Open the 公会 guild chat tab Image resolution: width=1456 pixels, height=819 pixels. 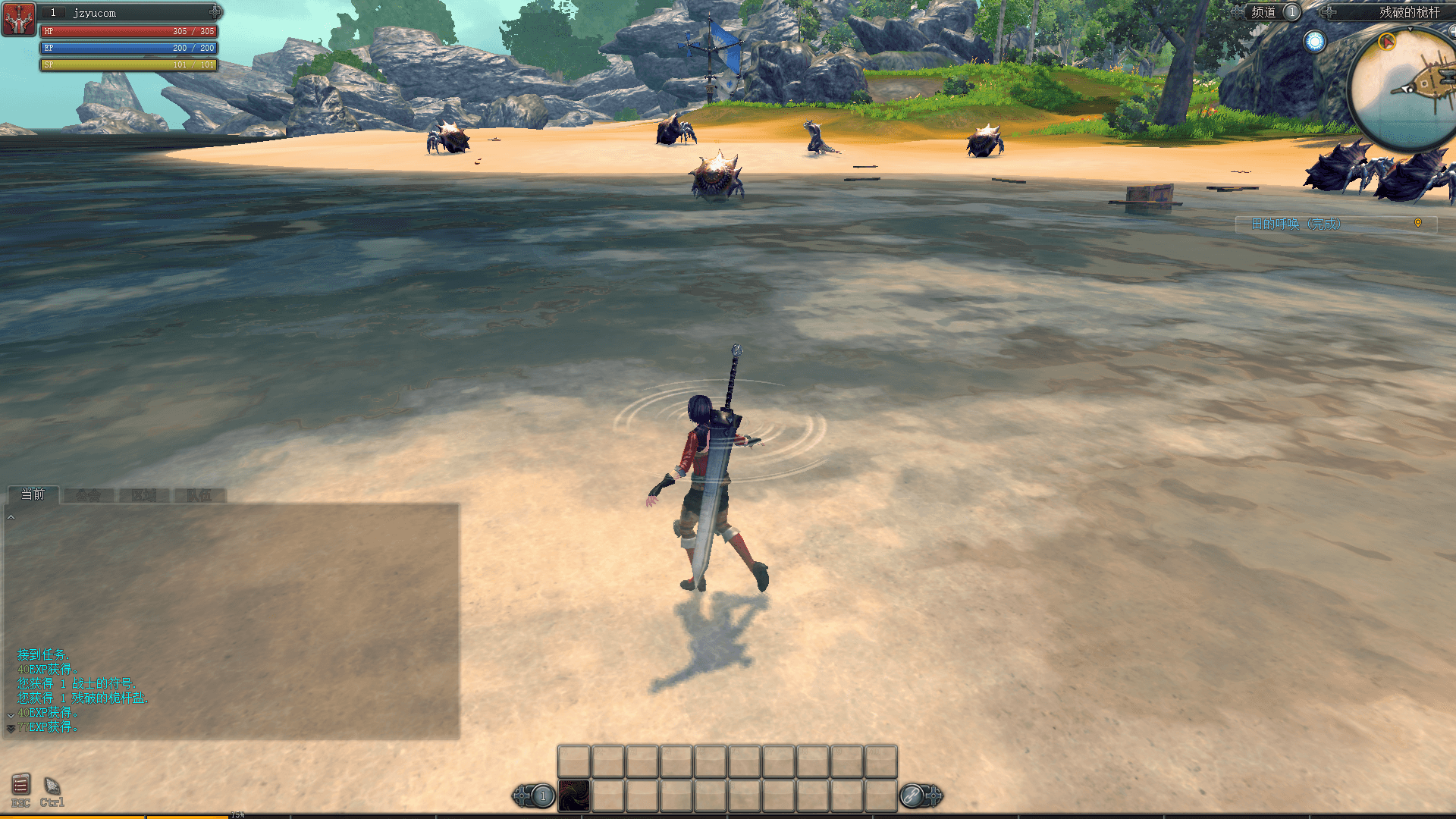pos(88,495)
